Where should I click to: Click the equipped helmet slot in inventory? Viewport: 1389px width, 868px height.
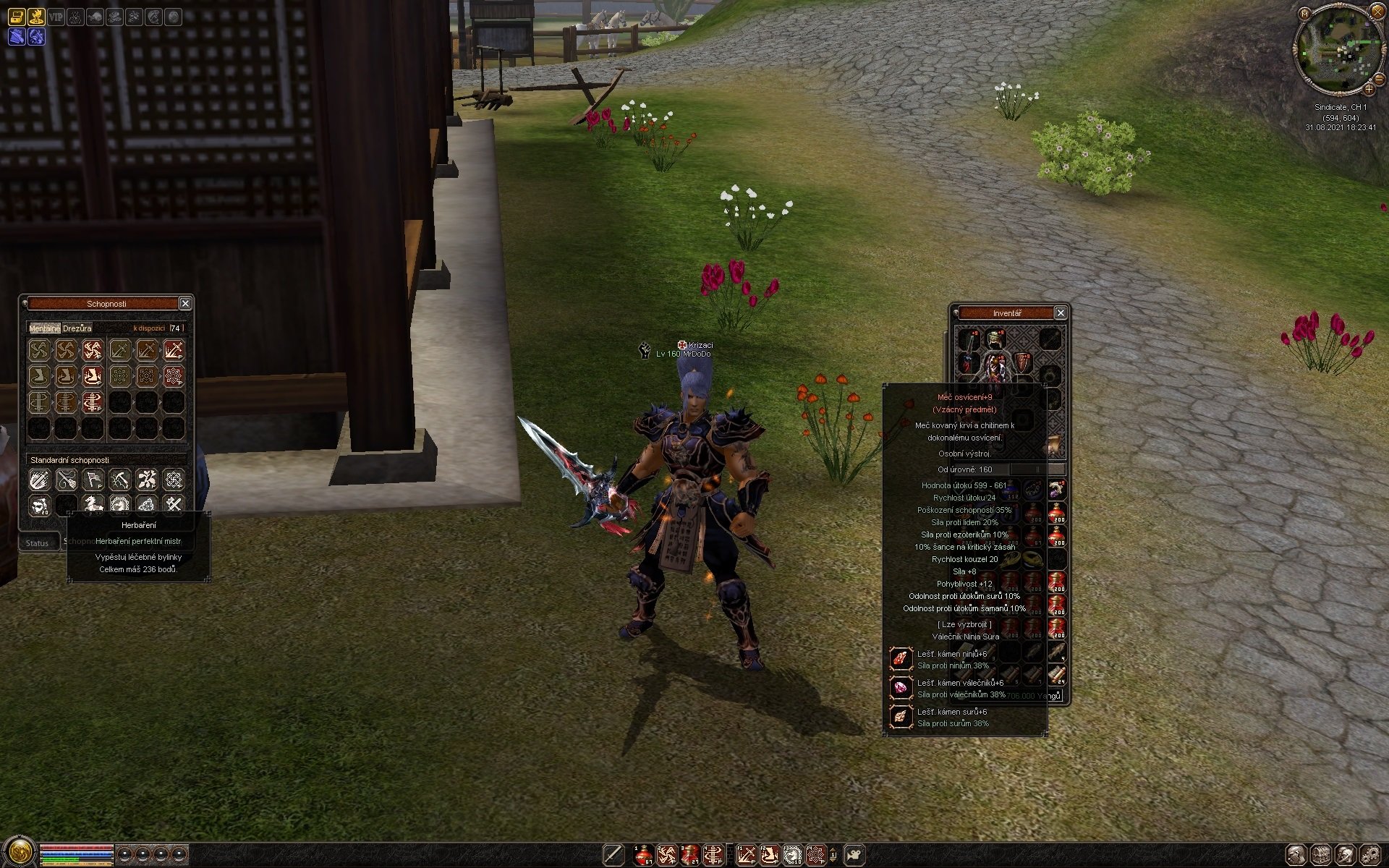(995, 338)
